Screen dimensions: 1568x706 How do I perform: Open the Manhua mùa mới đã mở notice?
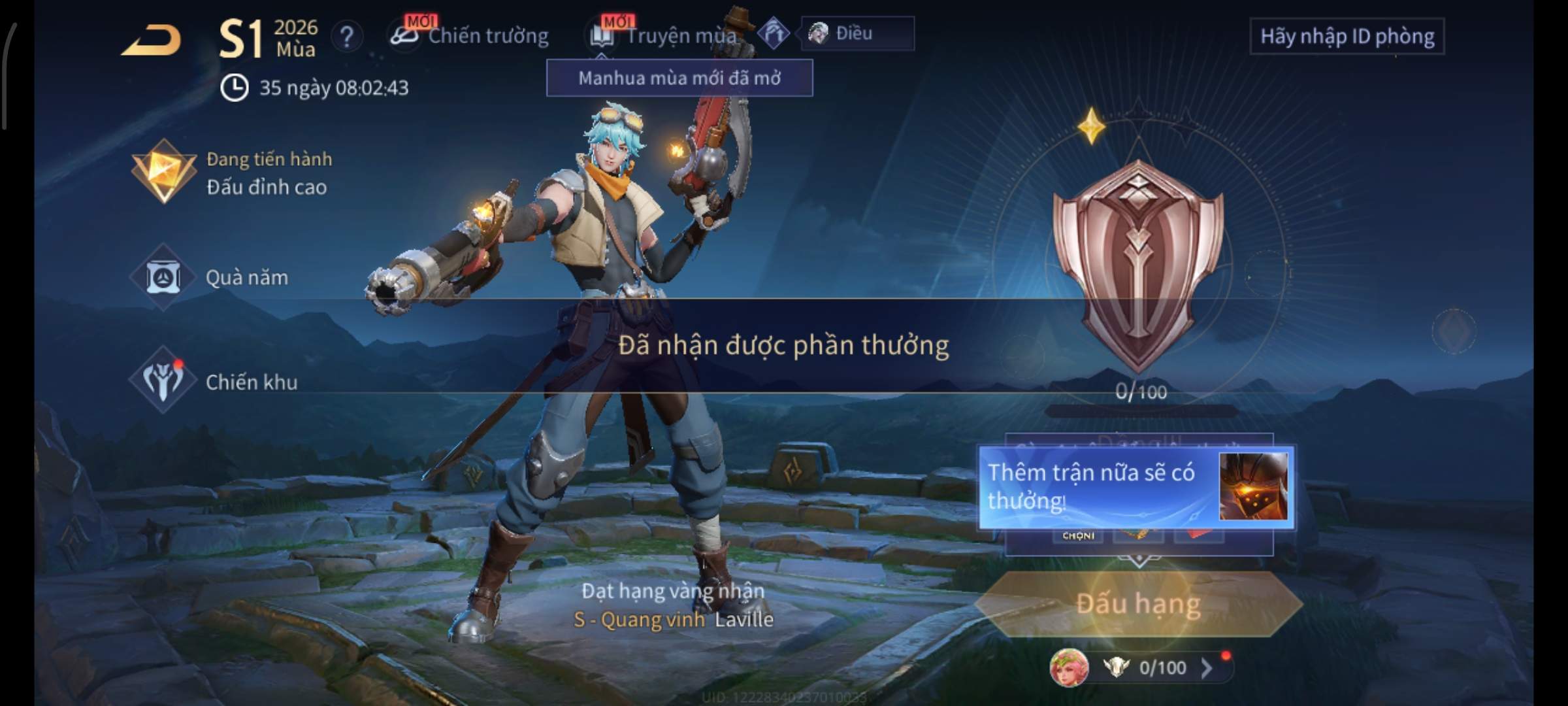click(x=679, y=78)
